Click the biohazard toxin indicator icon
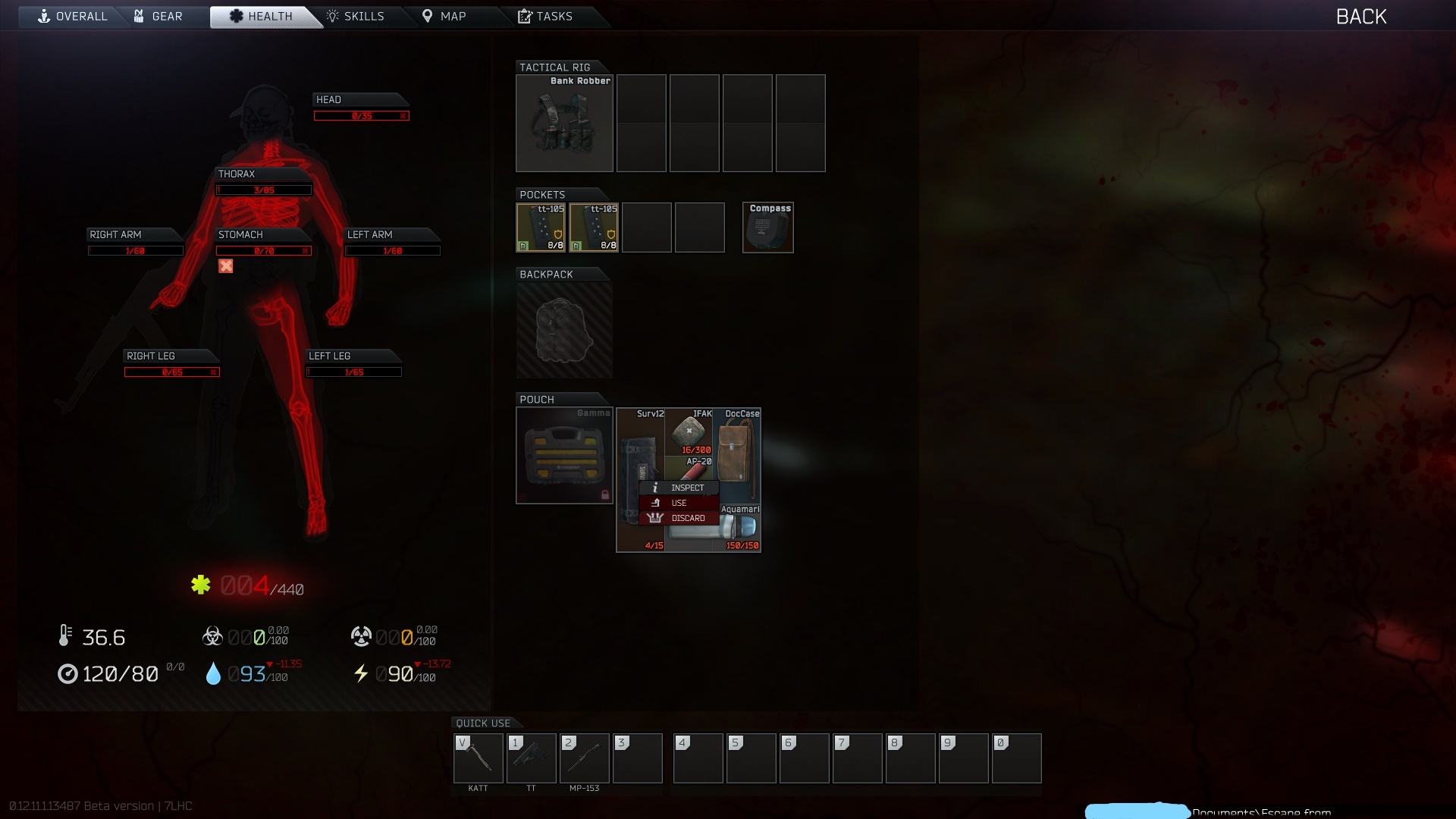1456x819 pixels. click(212, 635)
